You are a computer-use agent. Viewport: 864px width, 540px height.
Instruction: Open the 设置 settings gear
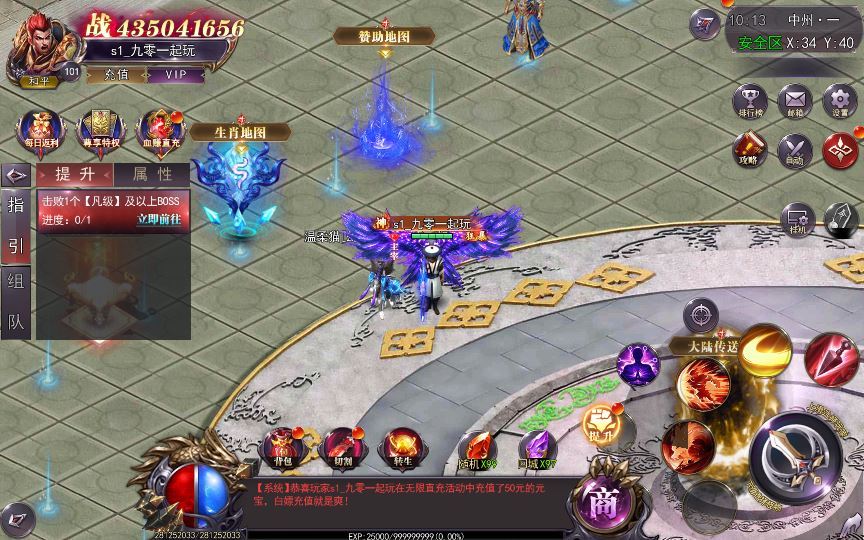click(x=840, y=102)
